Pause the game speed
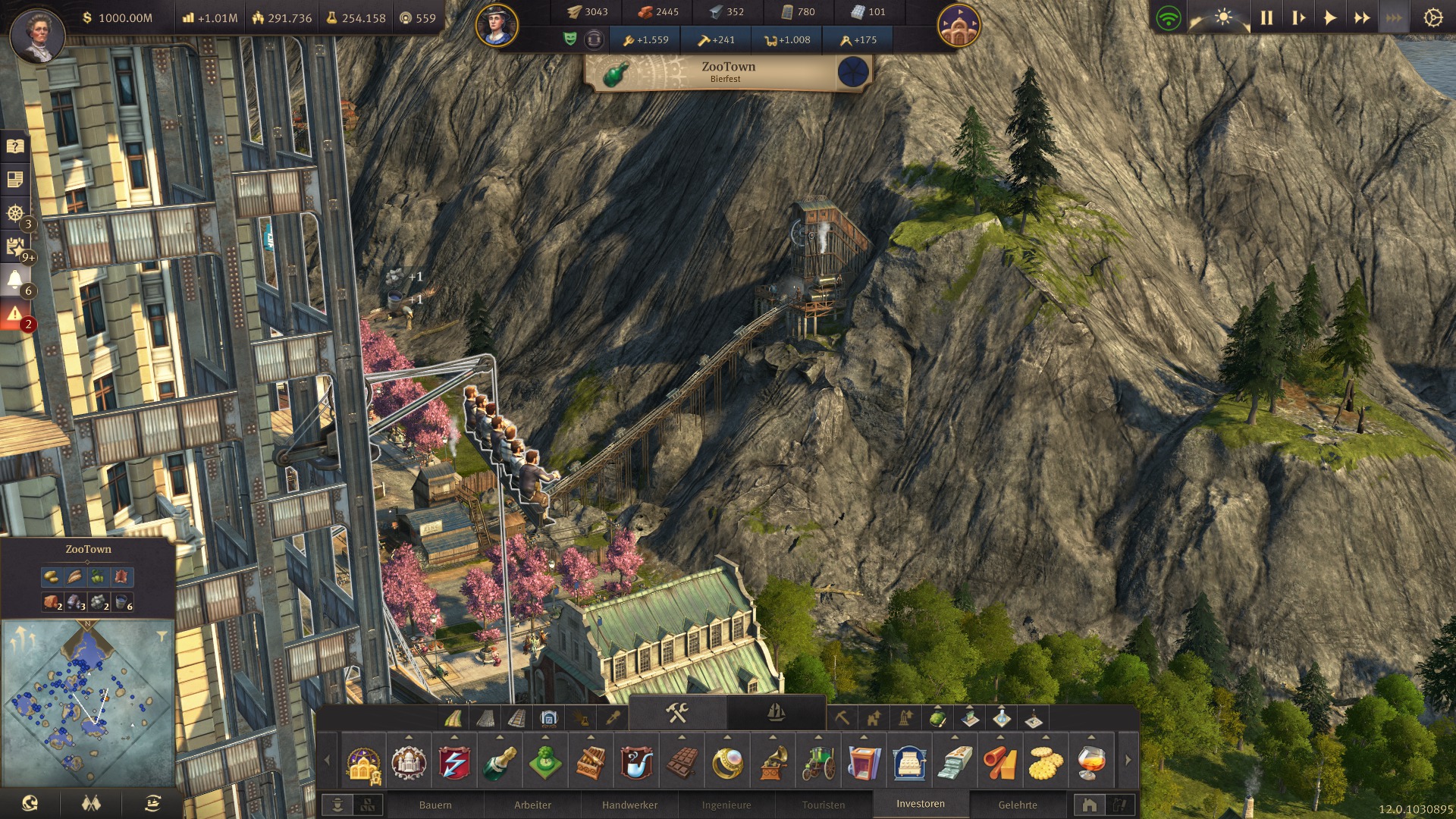Image resolution: width=1456 pixels, height=819 pixels. 1266,18
